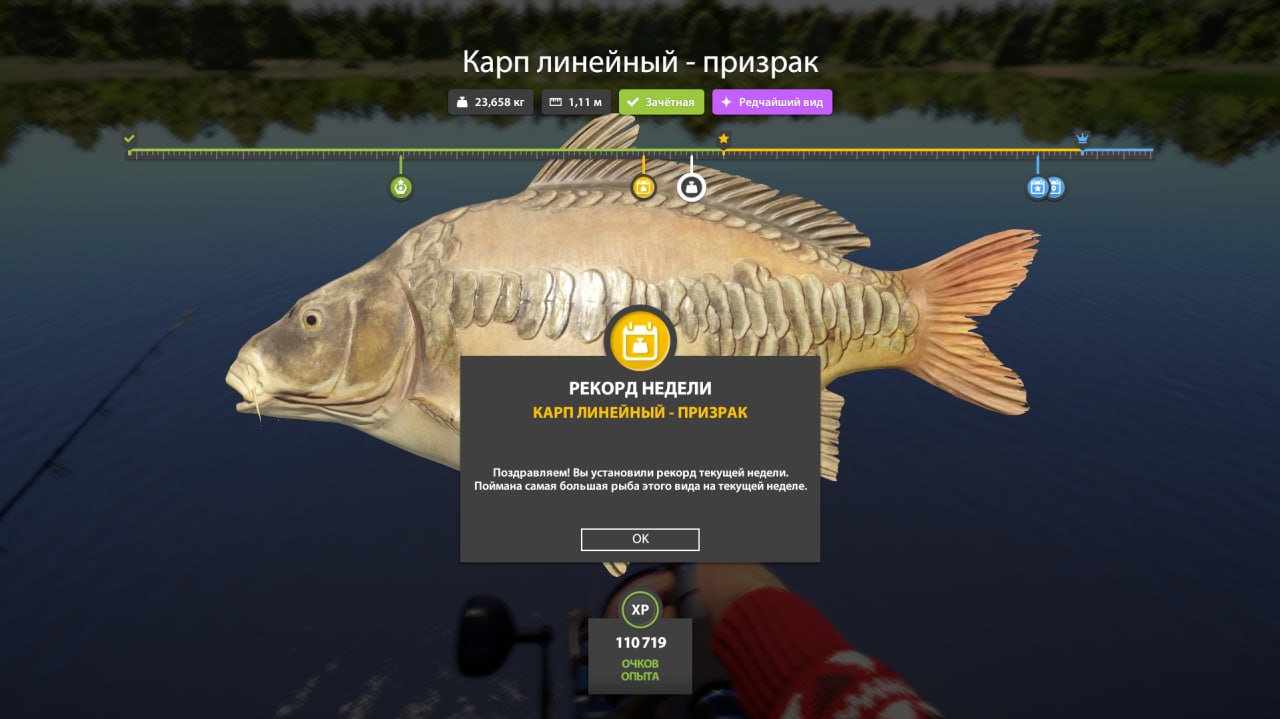
Task: Click the XP experience points badge
Action: click(x=640, y=609)
